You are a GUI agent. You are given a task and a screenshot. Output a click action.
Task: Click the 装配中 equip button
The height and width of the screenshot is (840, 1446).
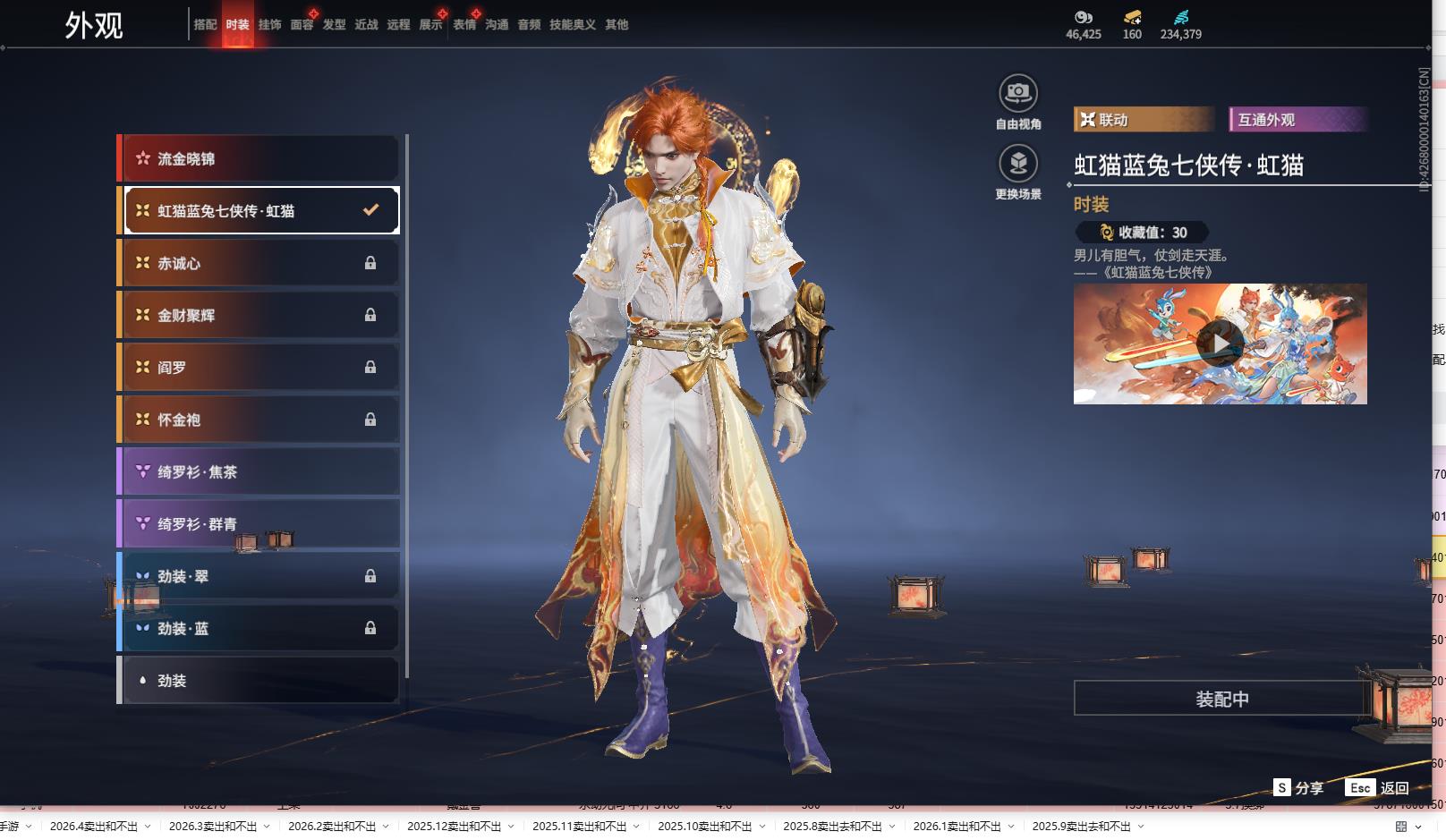pos(1221,699)
